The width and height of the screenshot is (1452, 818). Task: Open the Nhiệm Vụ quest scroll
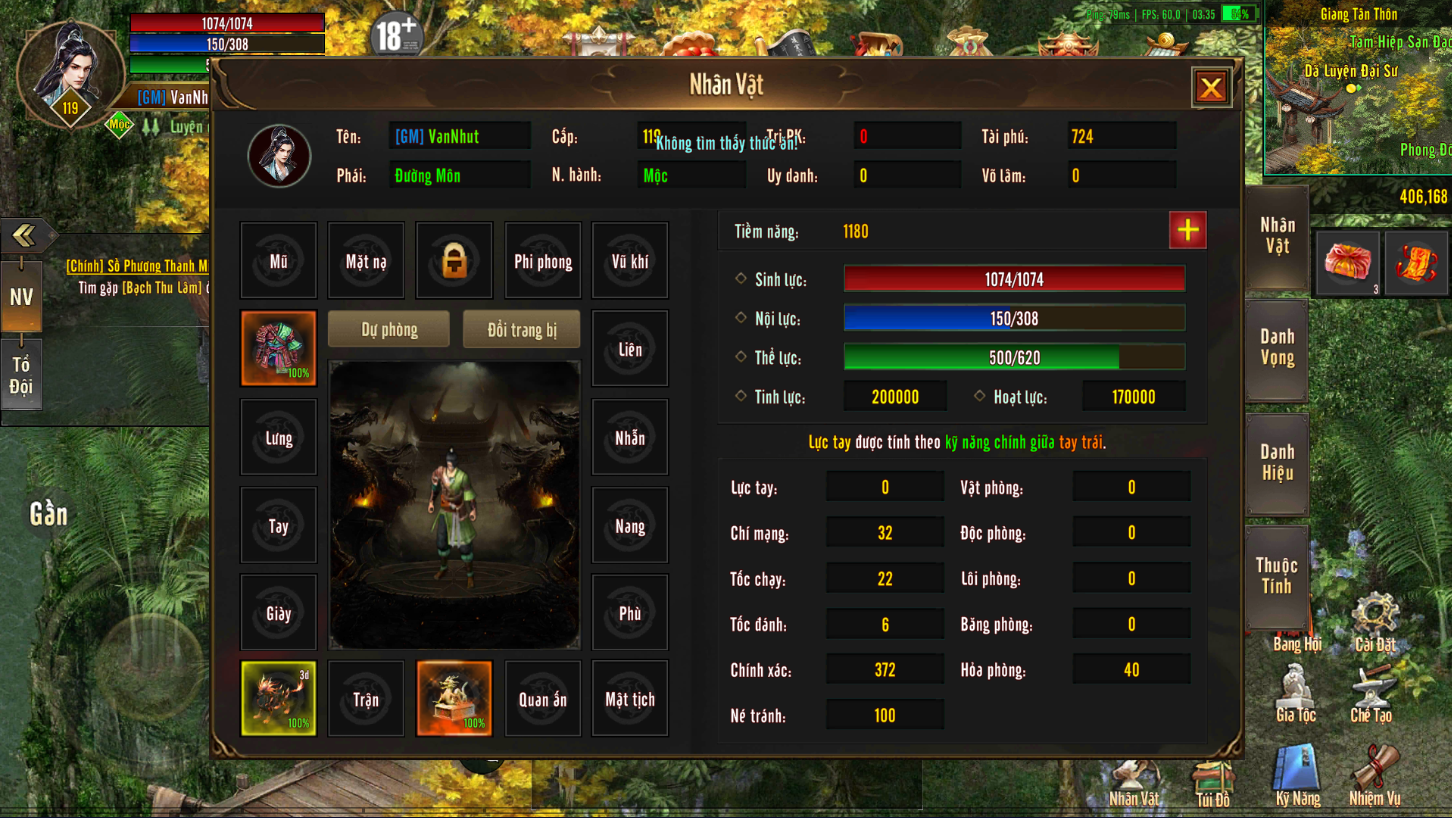tap(1375, 776)
